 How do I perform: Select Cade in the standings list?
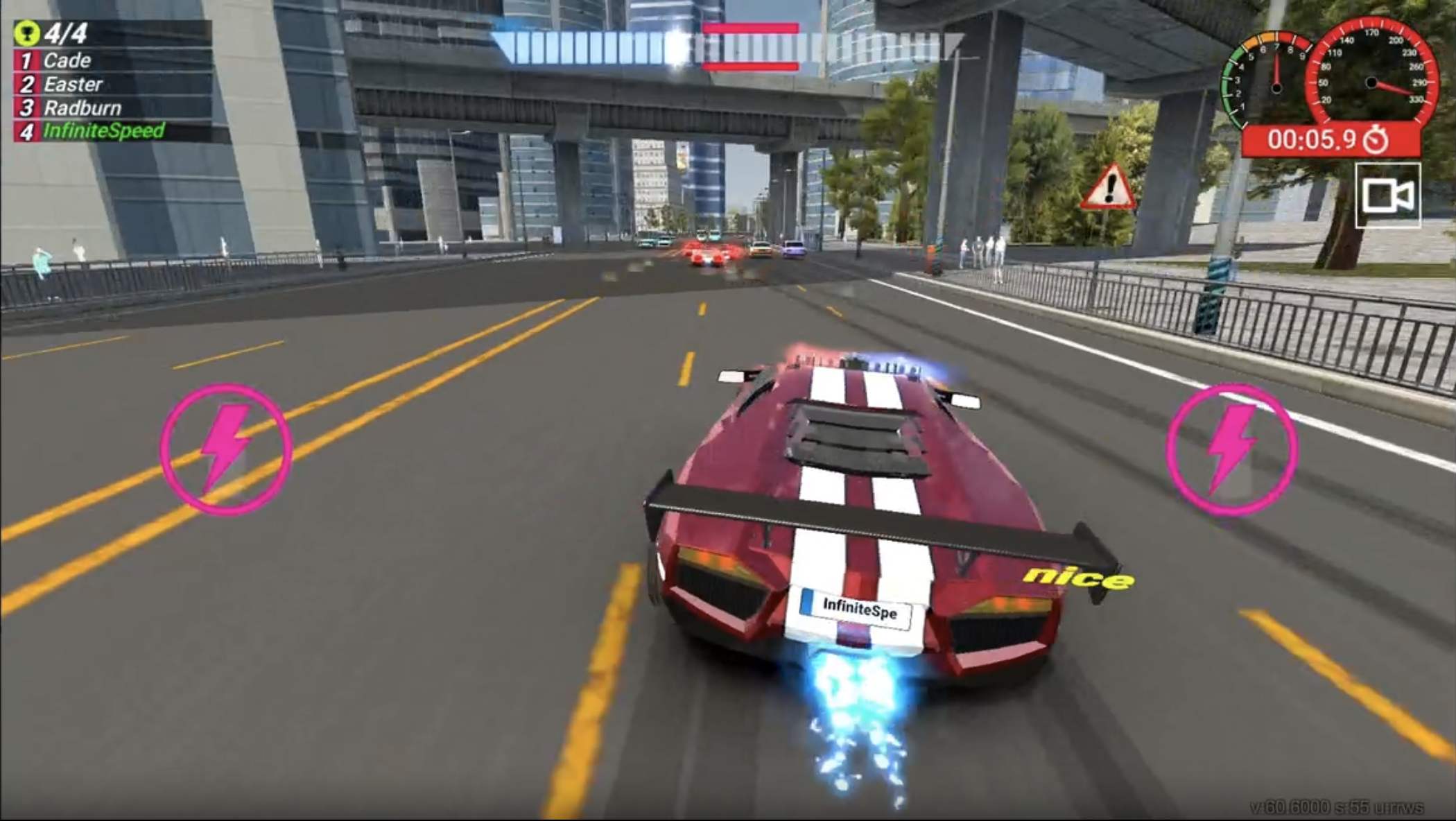66,60
